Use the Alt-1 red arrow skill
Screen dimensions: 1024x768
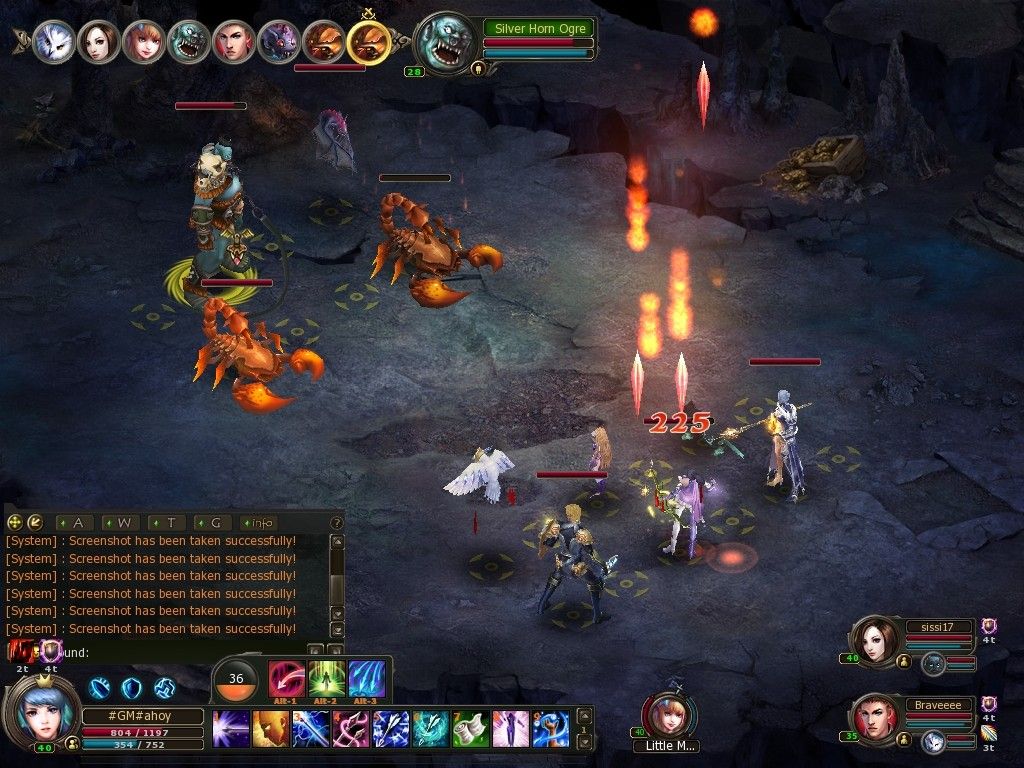coord(286,680)
